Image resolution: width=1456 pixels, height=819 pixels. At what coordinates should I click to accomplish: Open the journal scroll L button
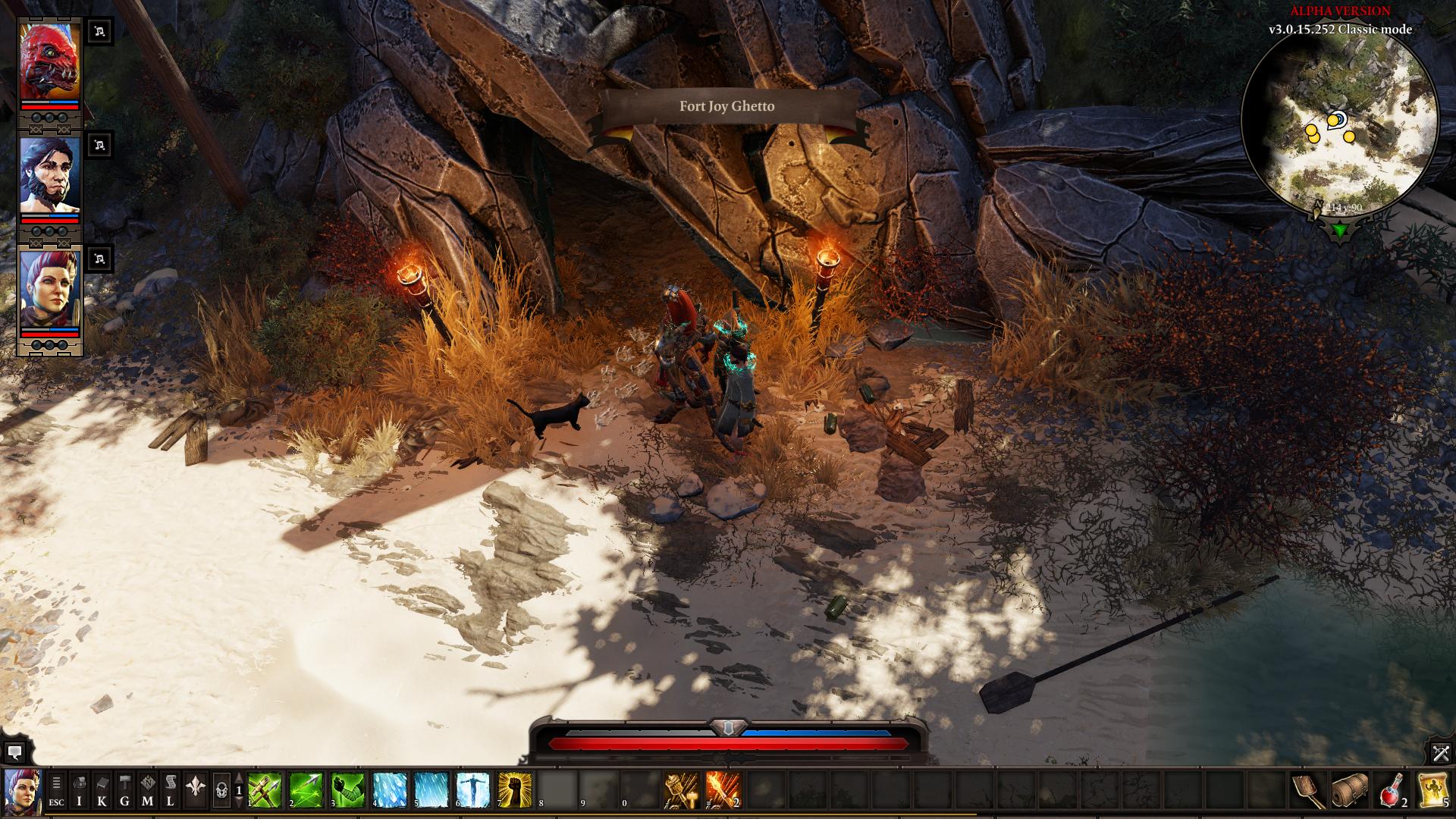(171, 791)
